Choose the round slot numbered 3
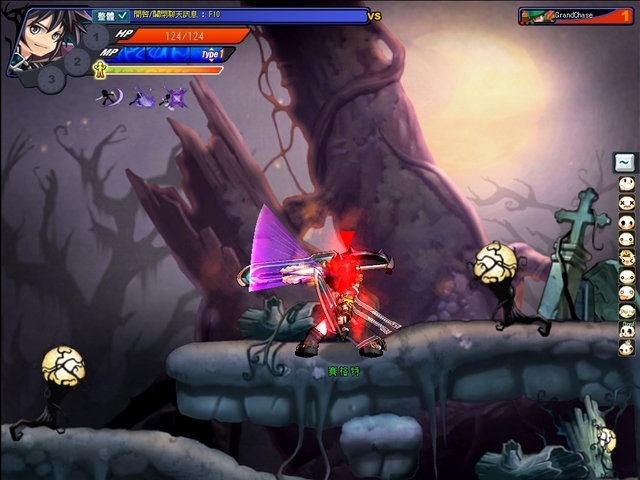This screenshot has height=480, width=640. (x=52, y=77)
